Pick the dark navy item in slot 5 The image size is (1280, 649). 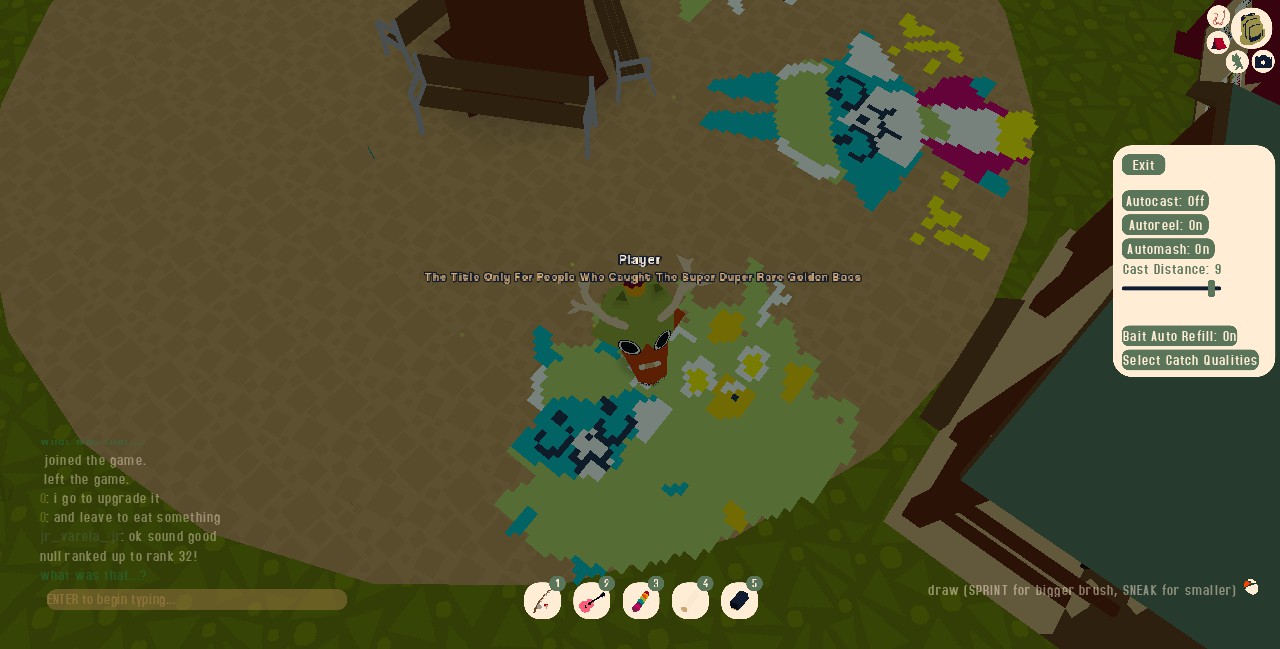[739, 601]
